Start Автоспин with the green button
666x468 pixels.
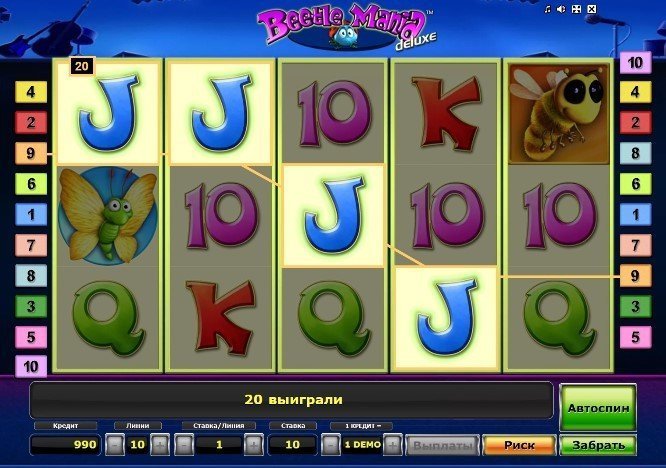click(x=597, y=408)
